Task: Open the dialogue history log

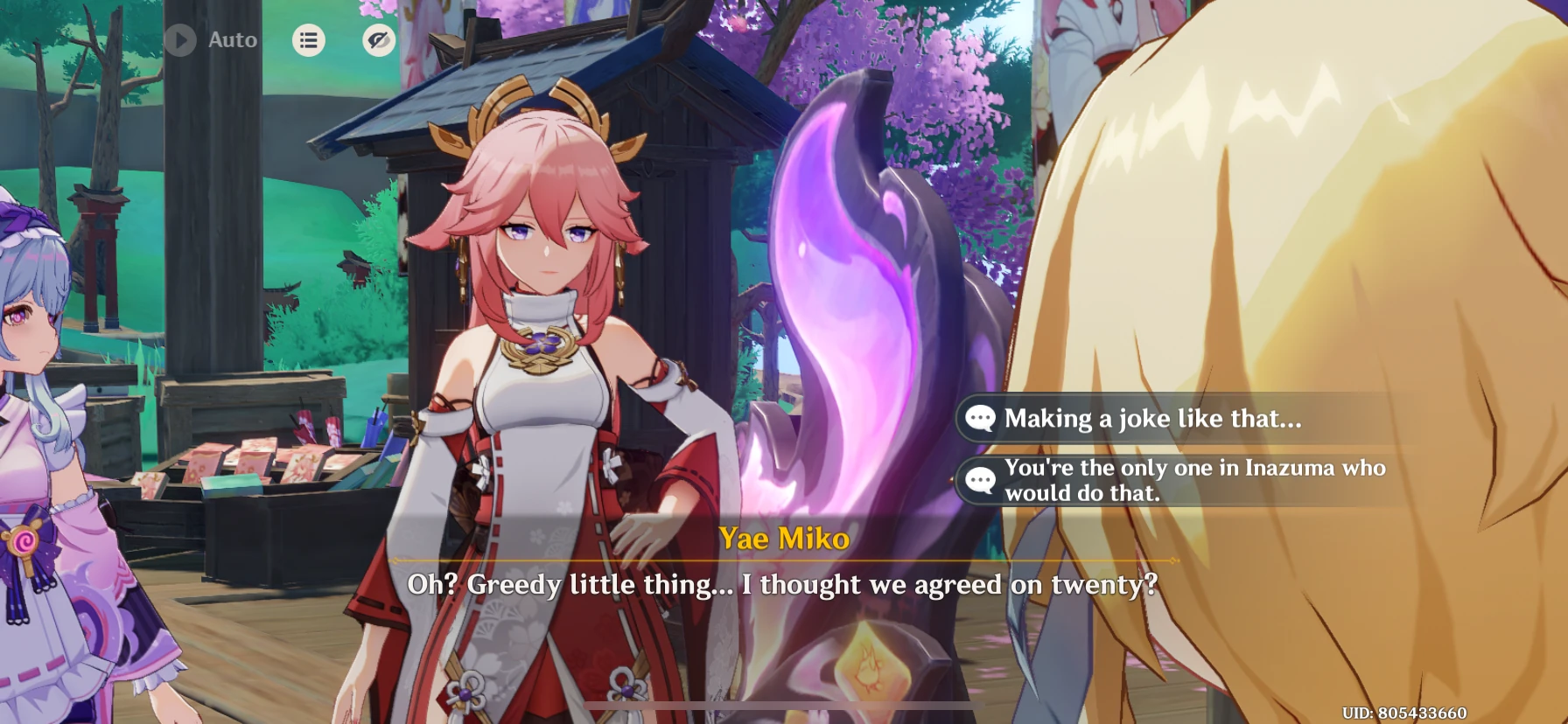Action: pyautogui.click(x=308, y=39)
